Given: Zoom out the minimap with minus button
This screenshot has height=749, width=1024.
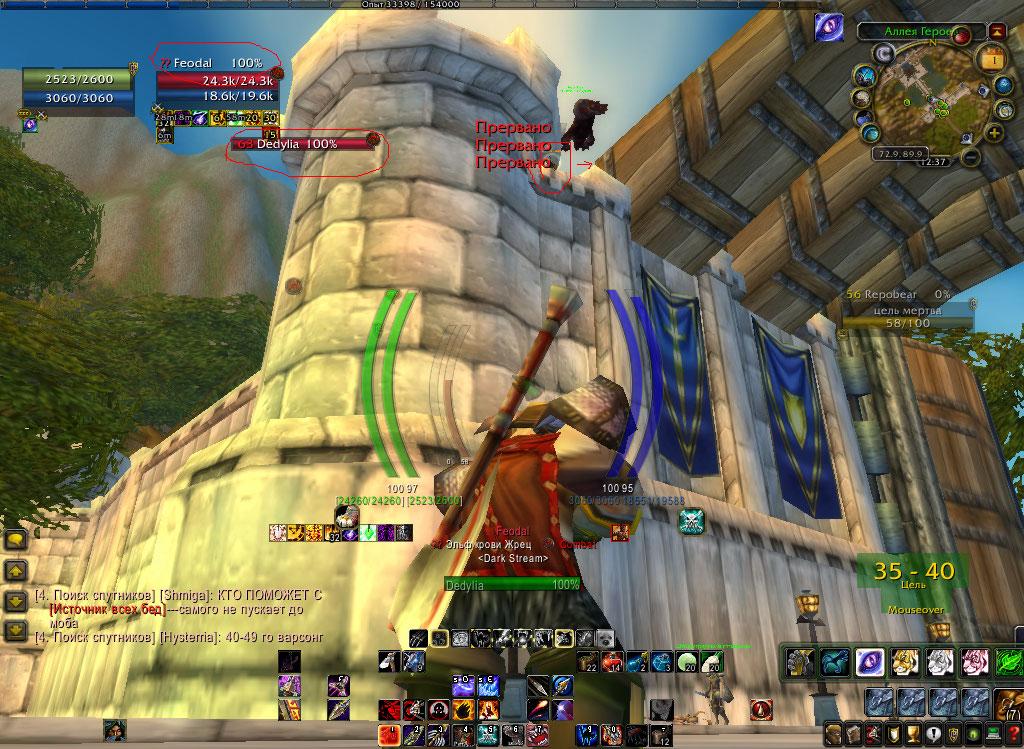Looking at the screenshot, I should point(972,157).
